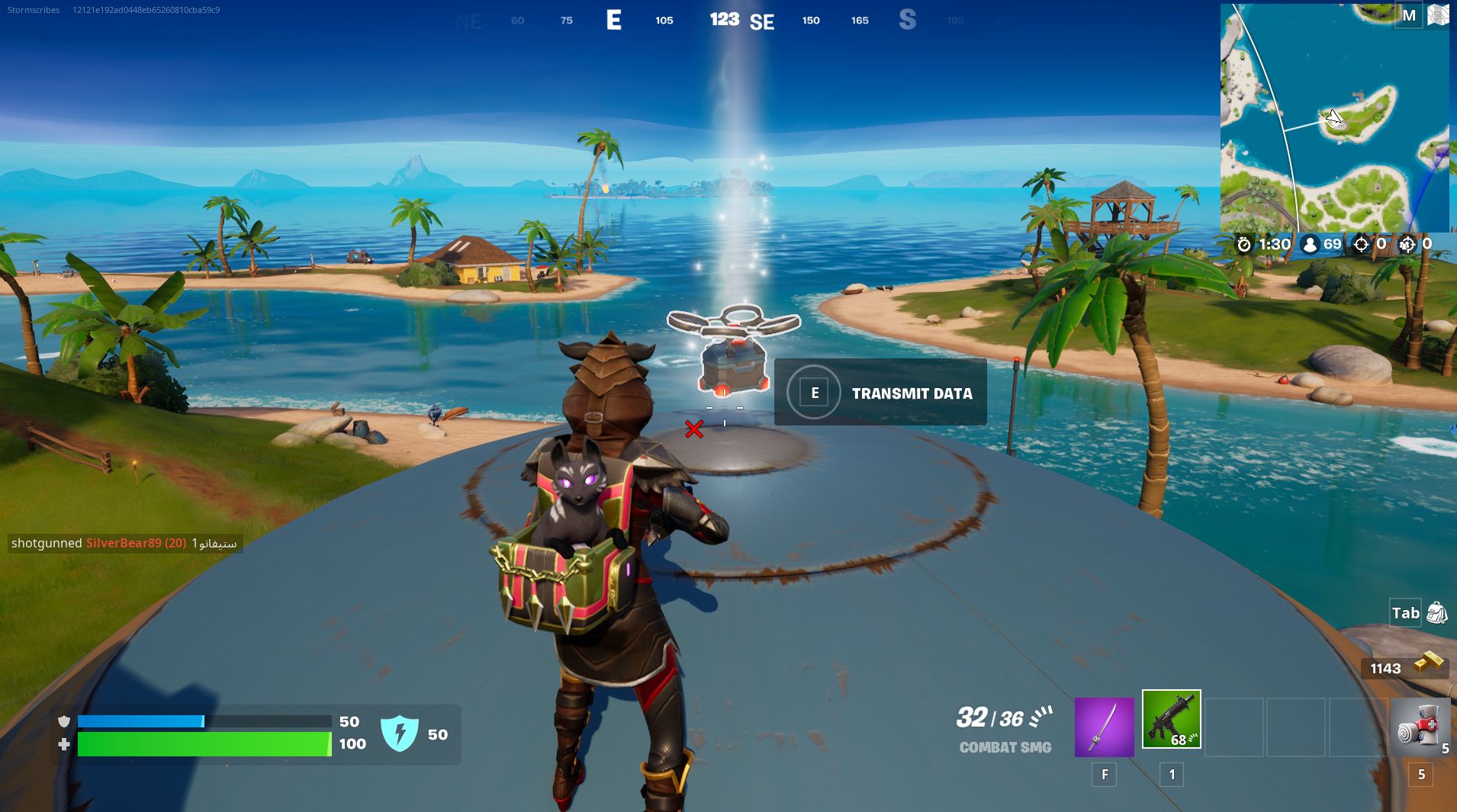This screenshot has height=812, width=1457.
Task: Click the minimap in the corner
Action: [x=1335, y=118]
